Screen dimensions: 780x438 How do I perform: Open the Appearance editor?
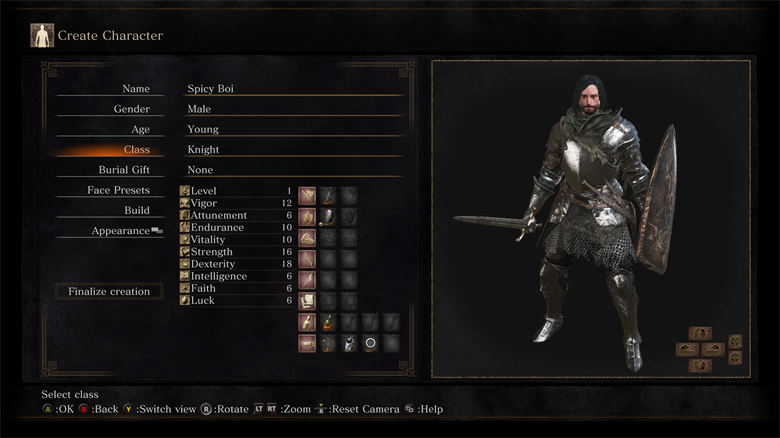click(124, 231)
